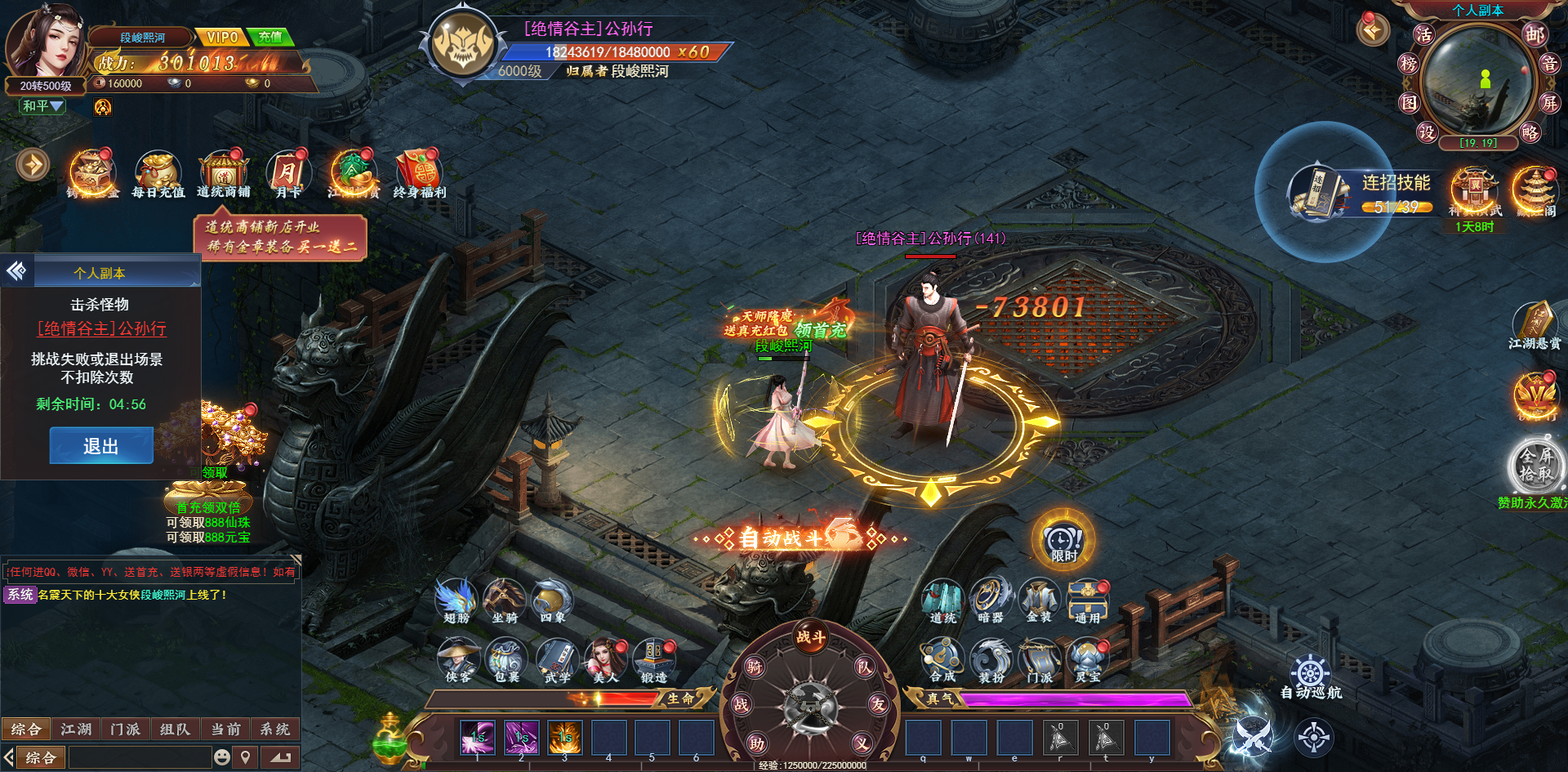Open the 坐骑 mount icon

[x=505, y=600]
